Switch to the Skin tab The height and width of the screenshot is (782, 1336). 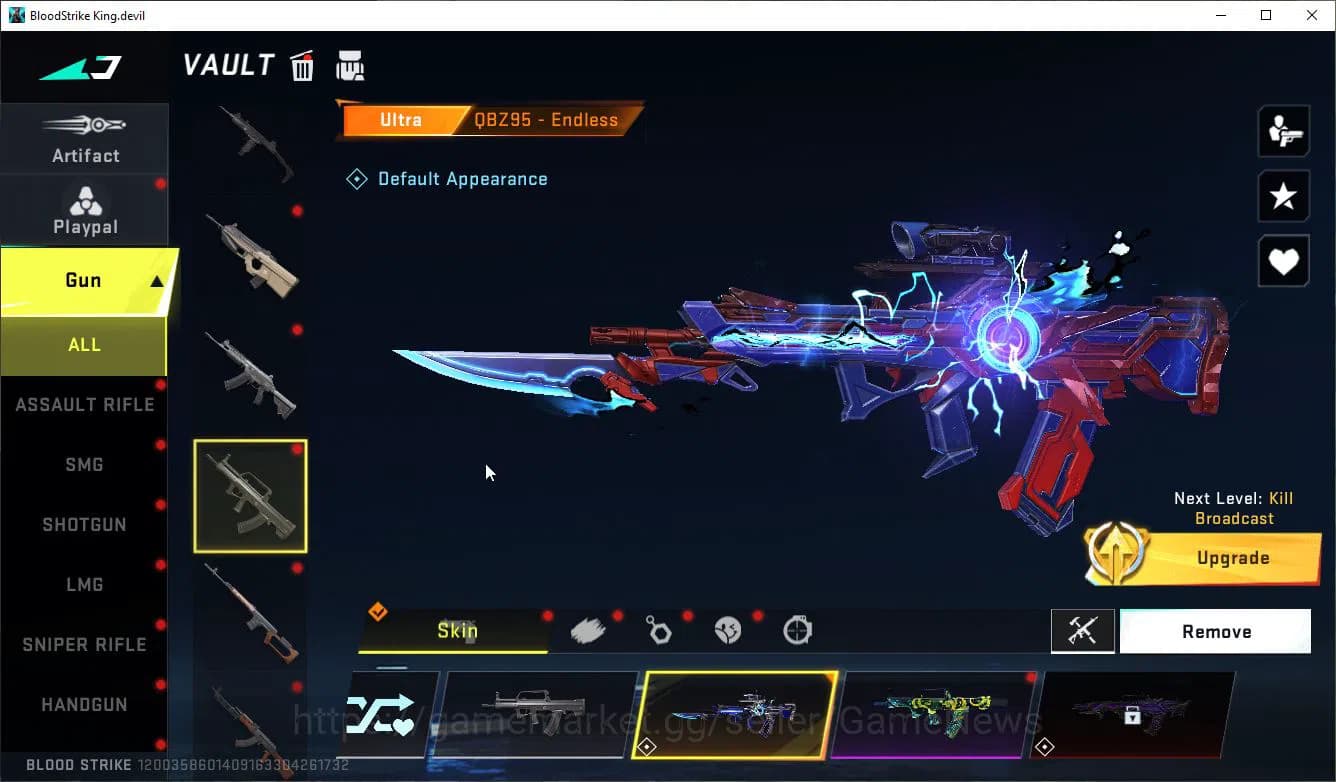point(455,631)
